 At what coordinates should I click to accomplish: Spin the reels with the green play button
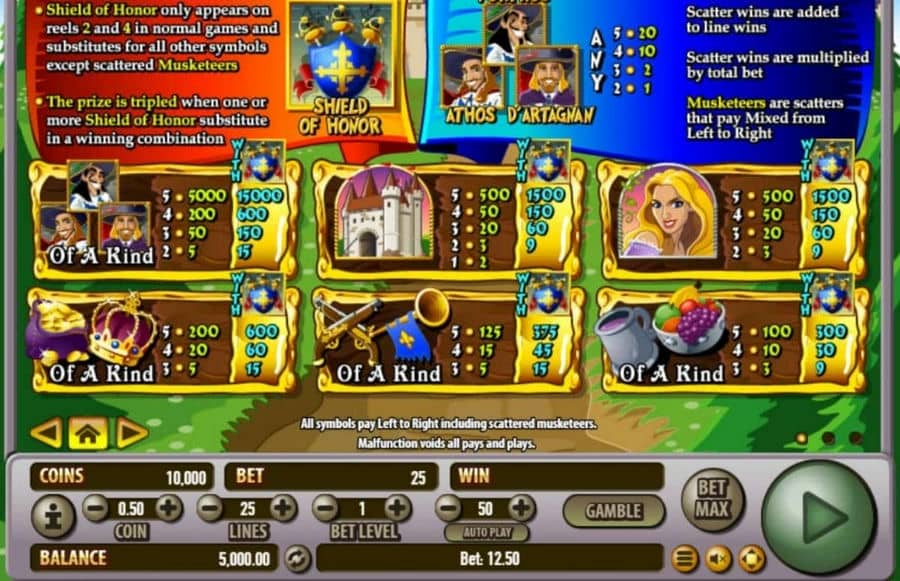[819, 517]
